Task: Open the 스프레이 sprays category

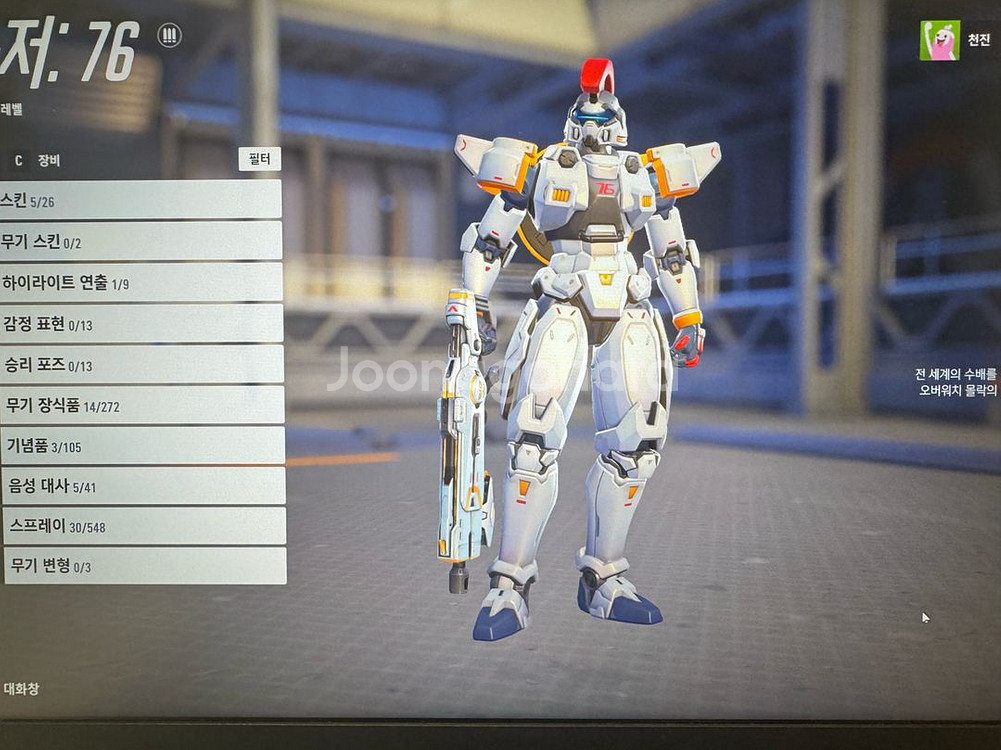Action: [143, 526]
